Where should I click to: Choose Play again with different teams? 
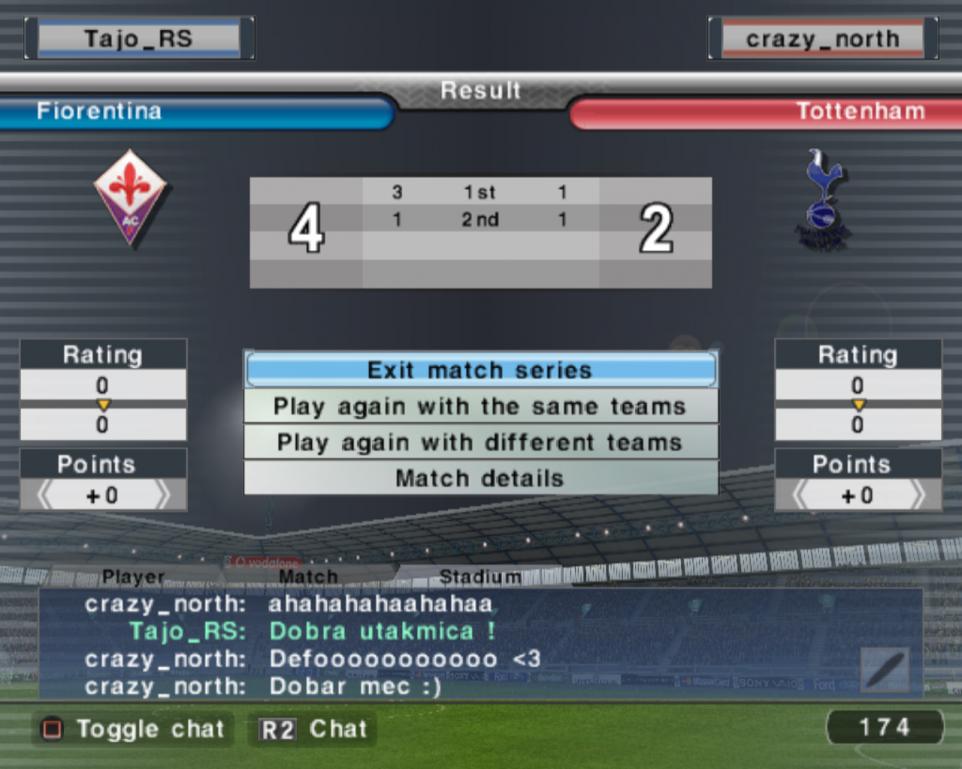coord(480,443)
